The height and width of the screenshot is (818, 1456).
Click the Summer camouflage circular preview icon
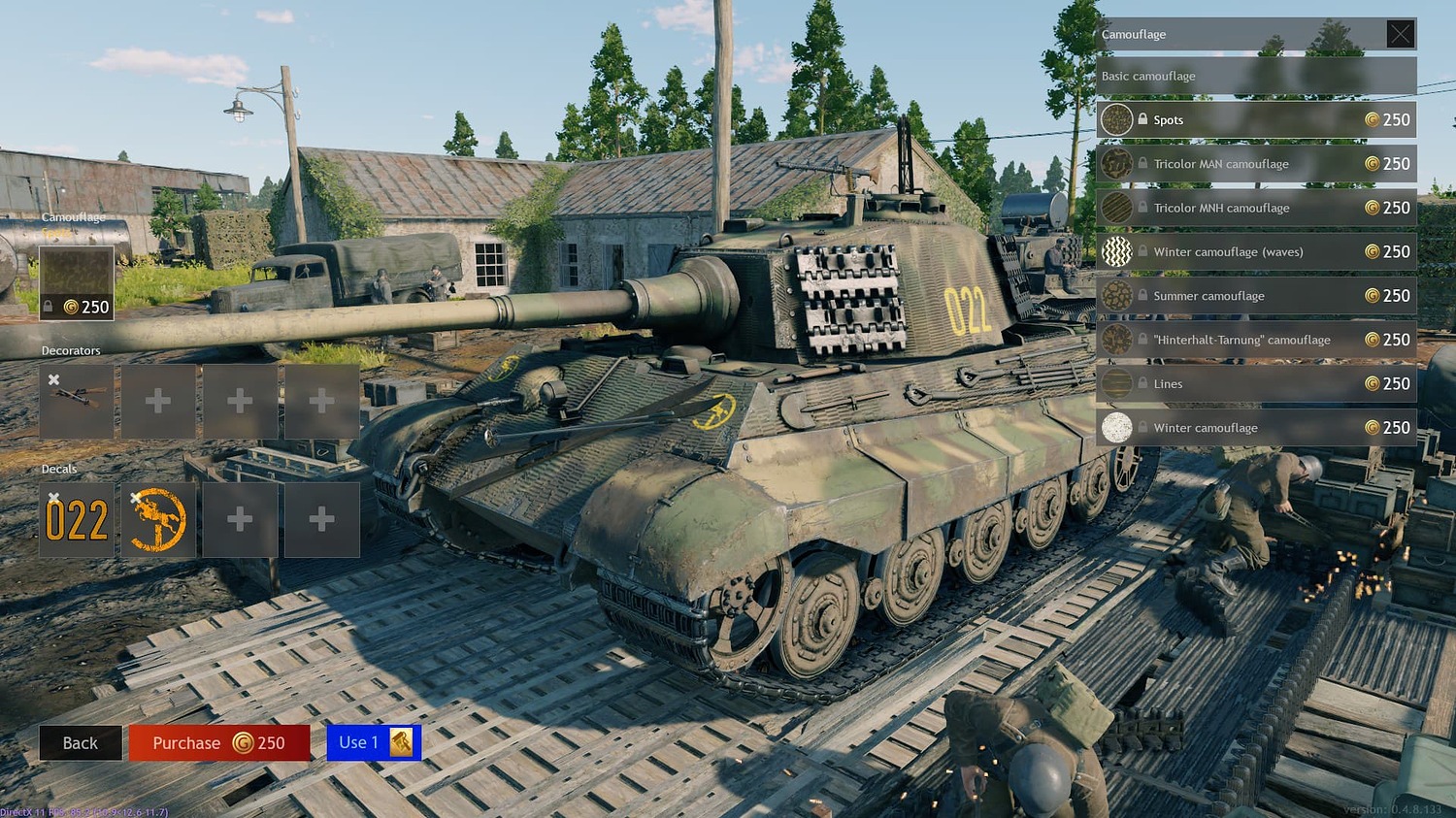[1117, 295]
